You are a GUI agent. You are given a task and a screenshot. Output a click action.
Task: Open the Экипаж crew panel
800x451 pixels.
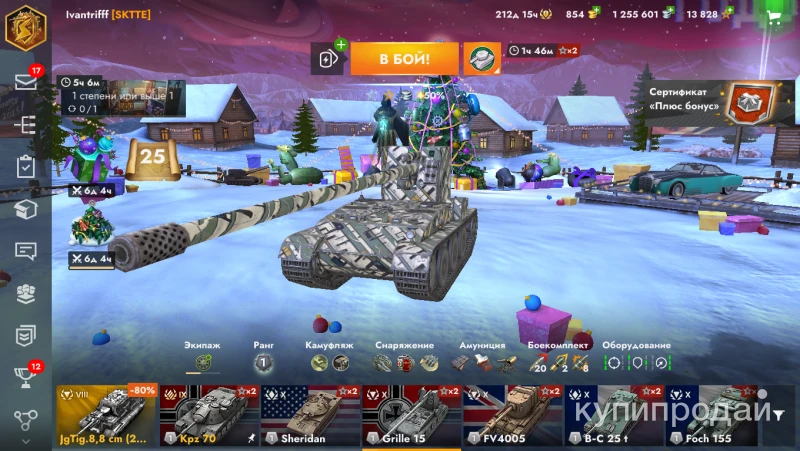point(203,362)
